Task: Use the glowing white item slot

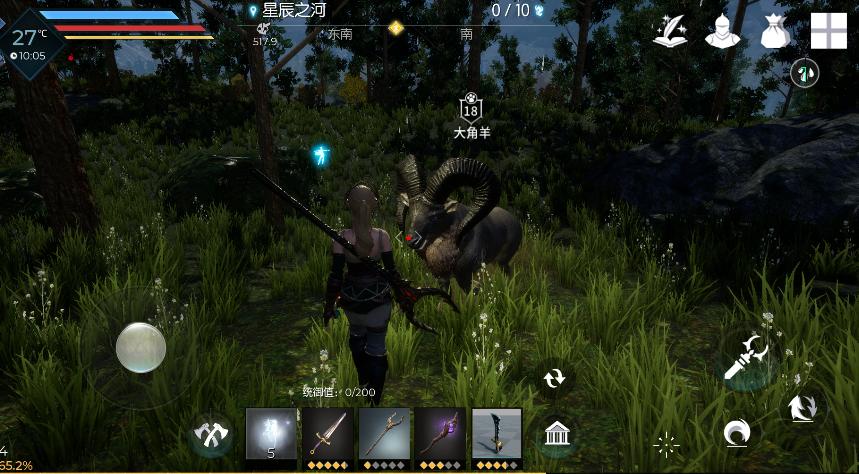Action: pos(271,434)
